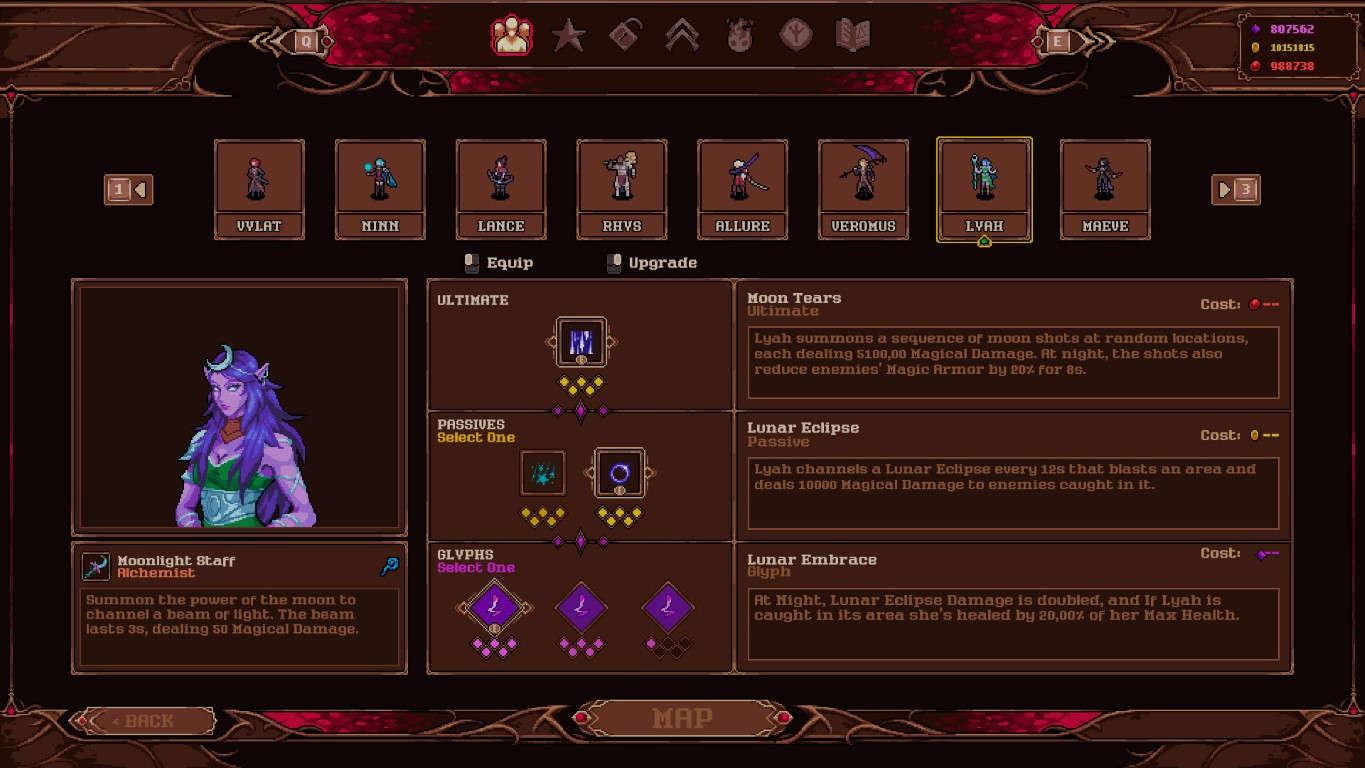Viewport: 1365px width, 768px height.
Task: Open the Map
Action: 682,717
